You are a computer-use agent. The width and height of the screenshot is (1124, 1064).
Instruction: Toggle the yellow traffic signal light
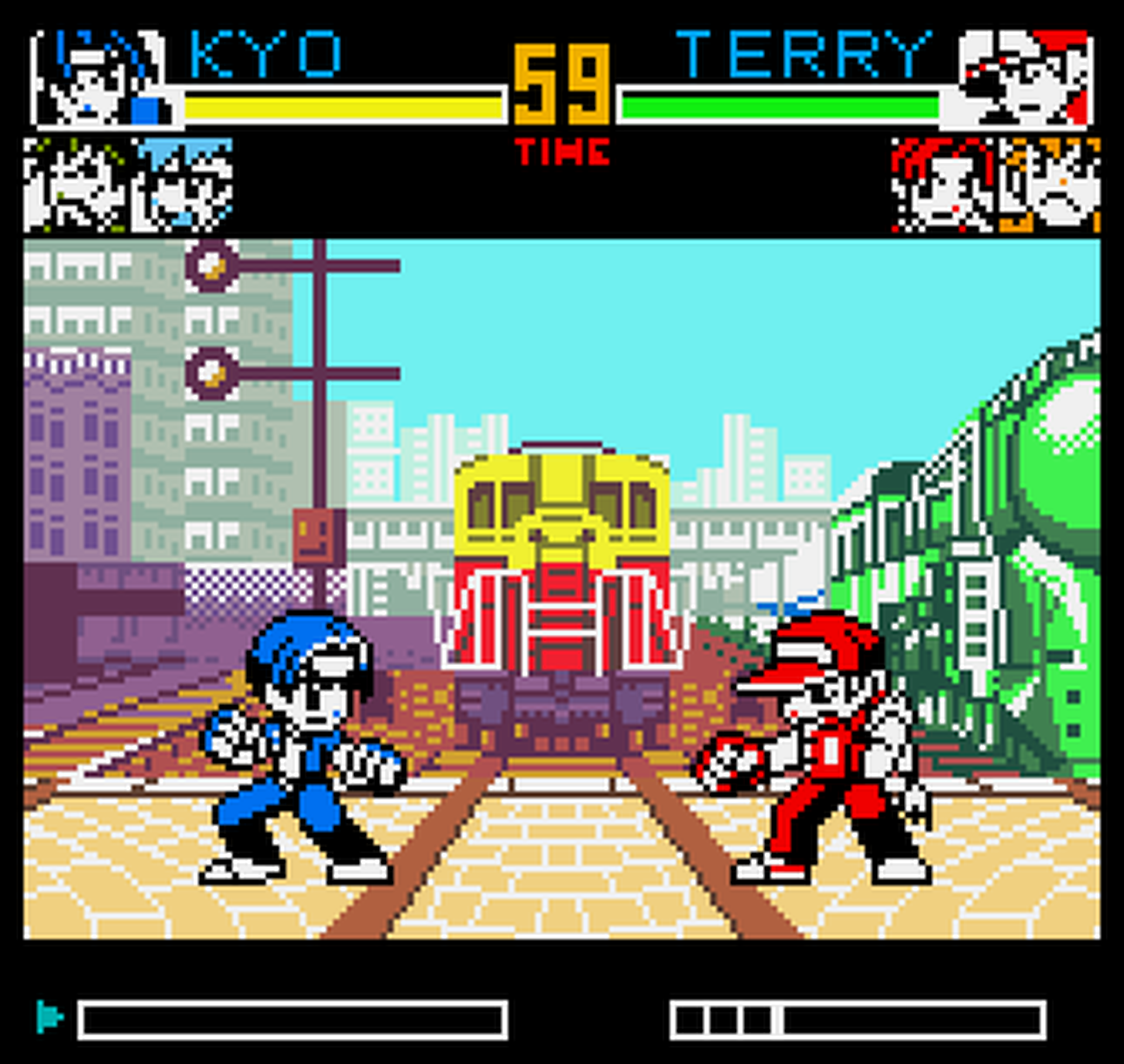point(210,266)
